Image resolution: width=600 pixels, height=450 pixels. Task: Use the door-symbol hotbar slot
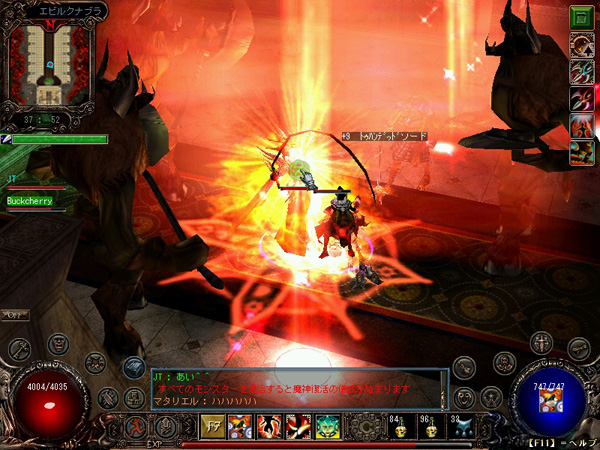point(214,426)
